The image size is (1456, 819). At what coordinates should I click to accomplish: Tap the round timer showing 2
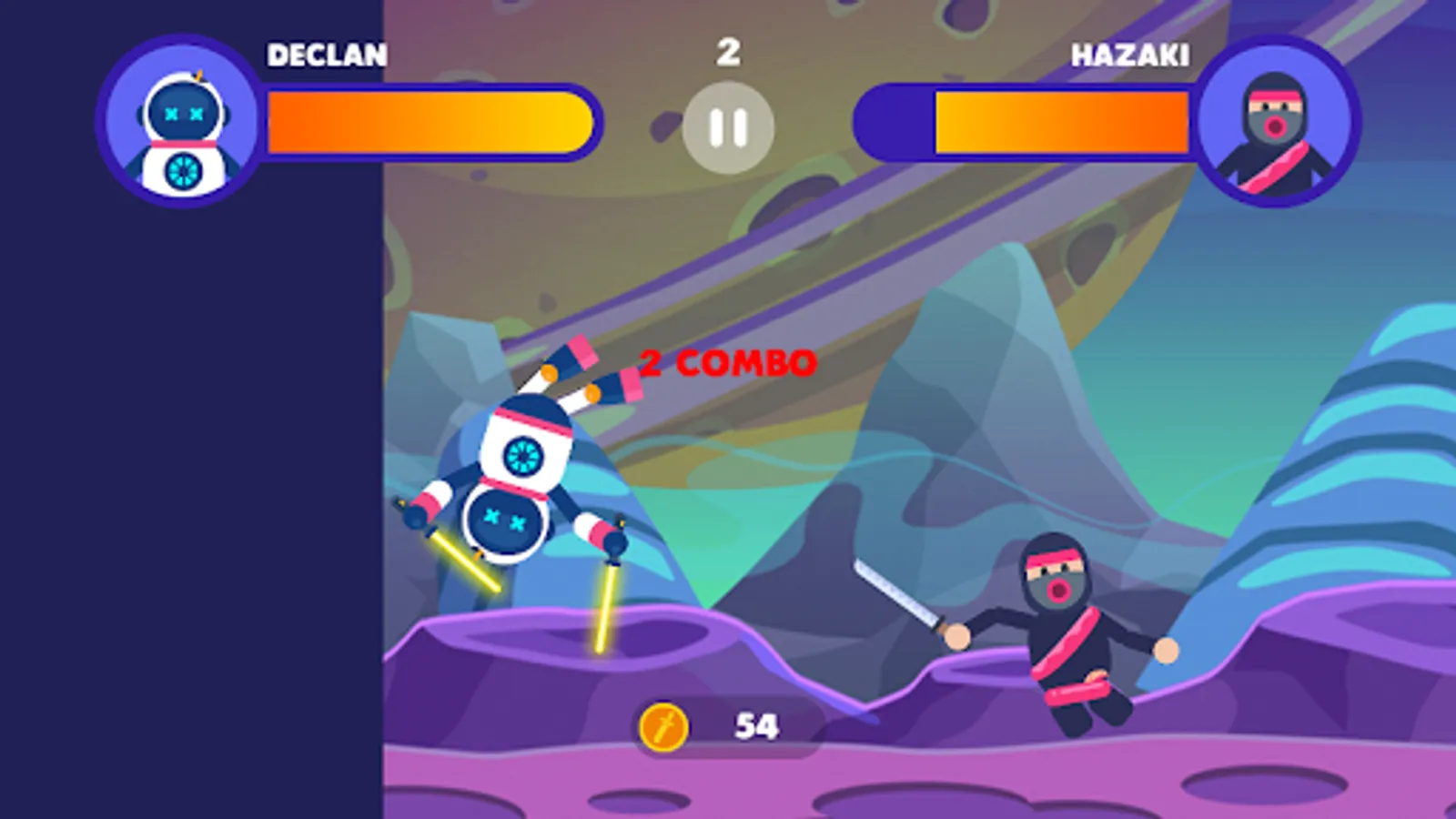[728, 52]
